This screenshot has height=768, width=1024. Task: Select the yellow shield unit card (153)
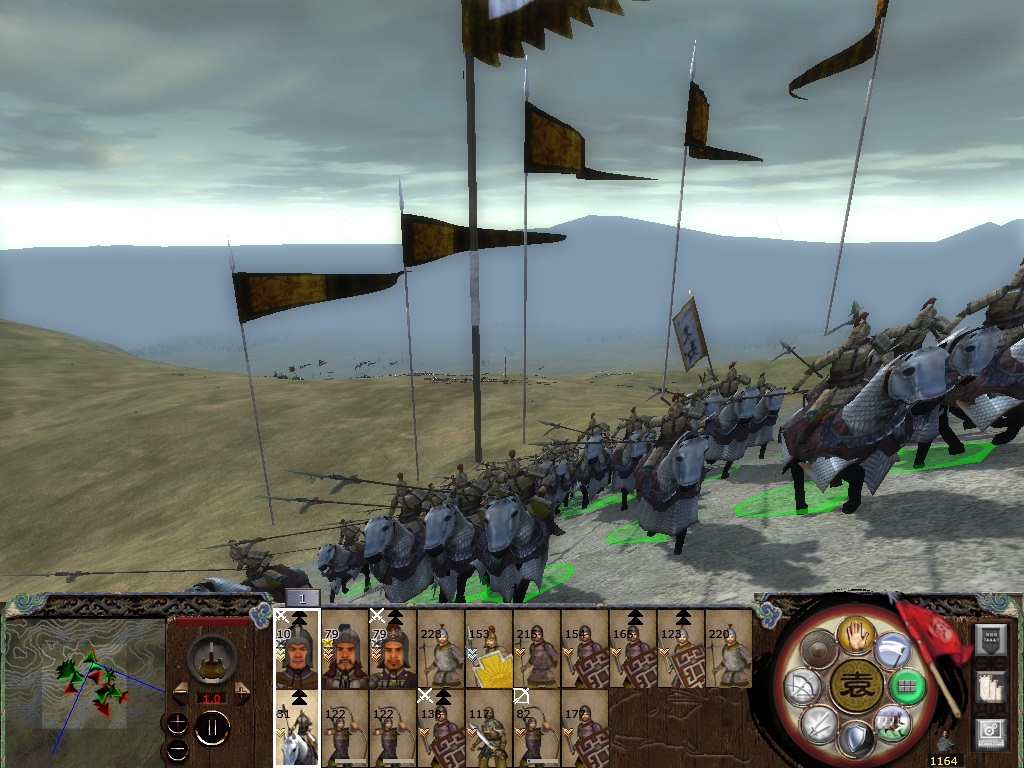(x=489, y=649)
